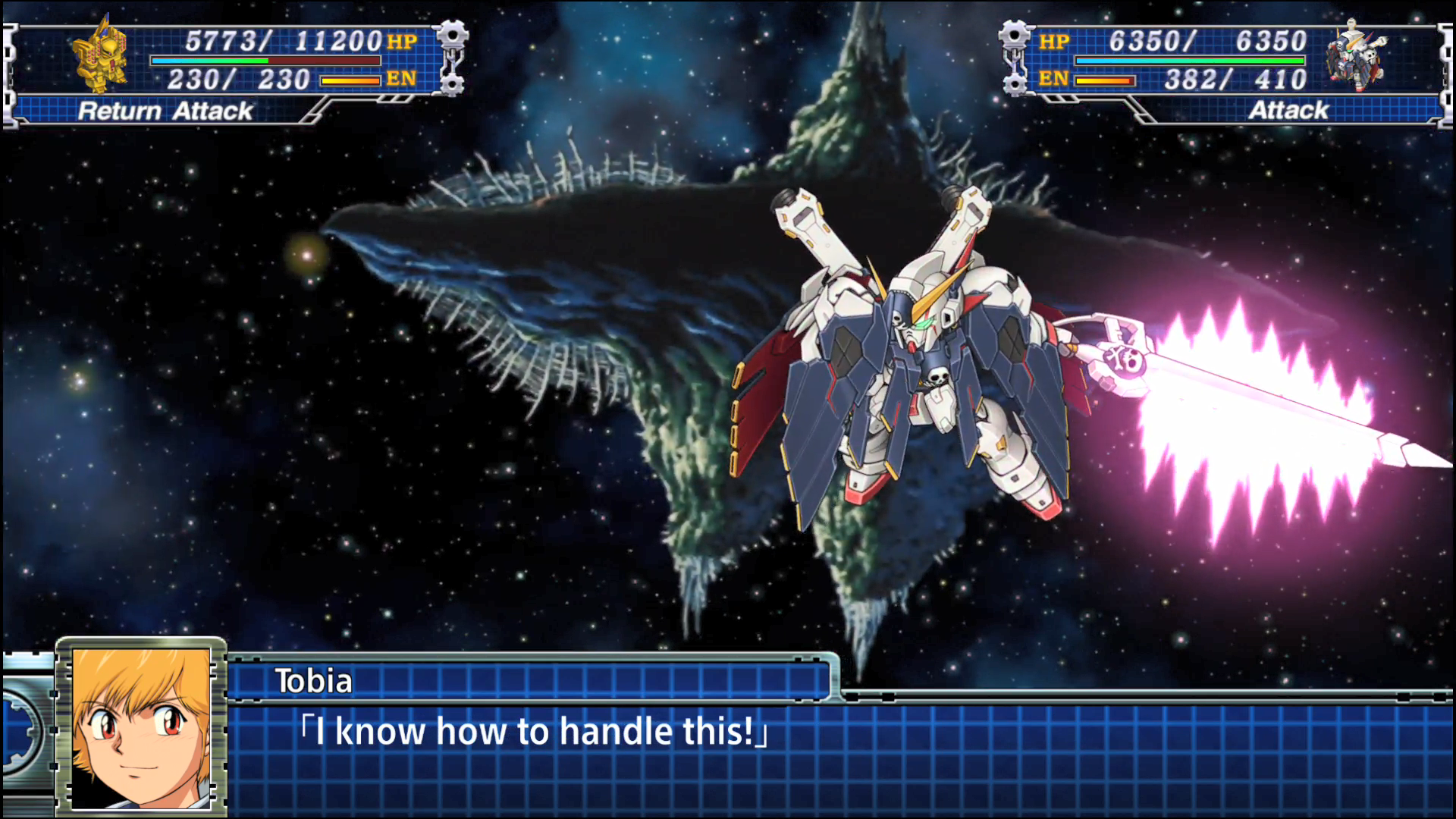Select the Crossbone Gundam unit icon
Image resolution: width=1456 pixels, height=819 pixels.
[1354, 55]
